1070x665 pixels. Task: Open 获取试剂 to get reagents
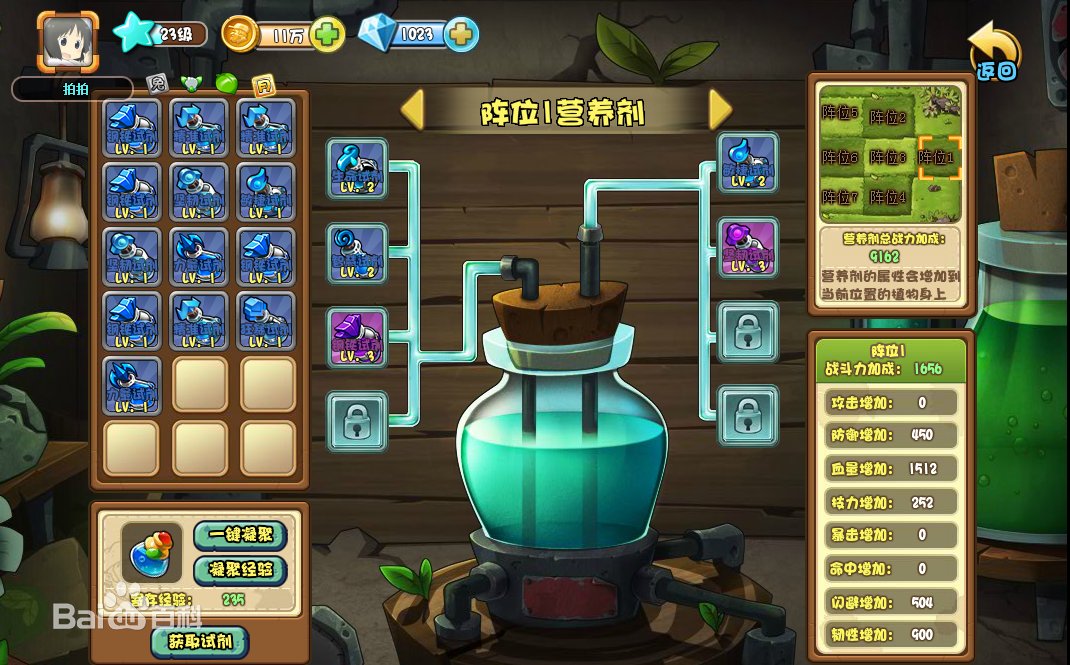pyautogui.click(x=199, y=641)
